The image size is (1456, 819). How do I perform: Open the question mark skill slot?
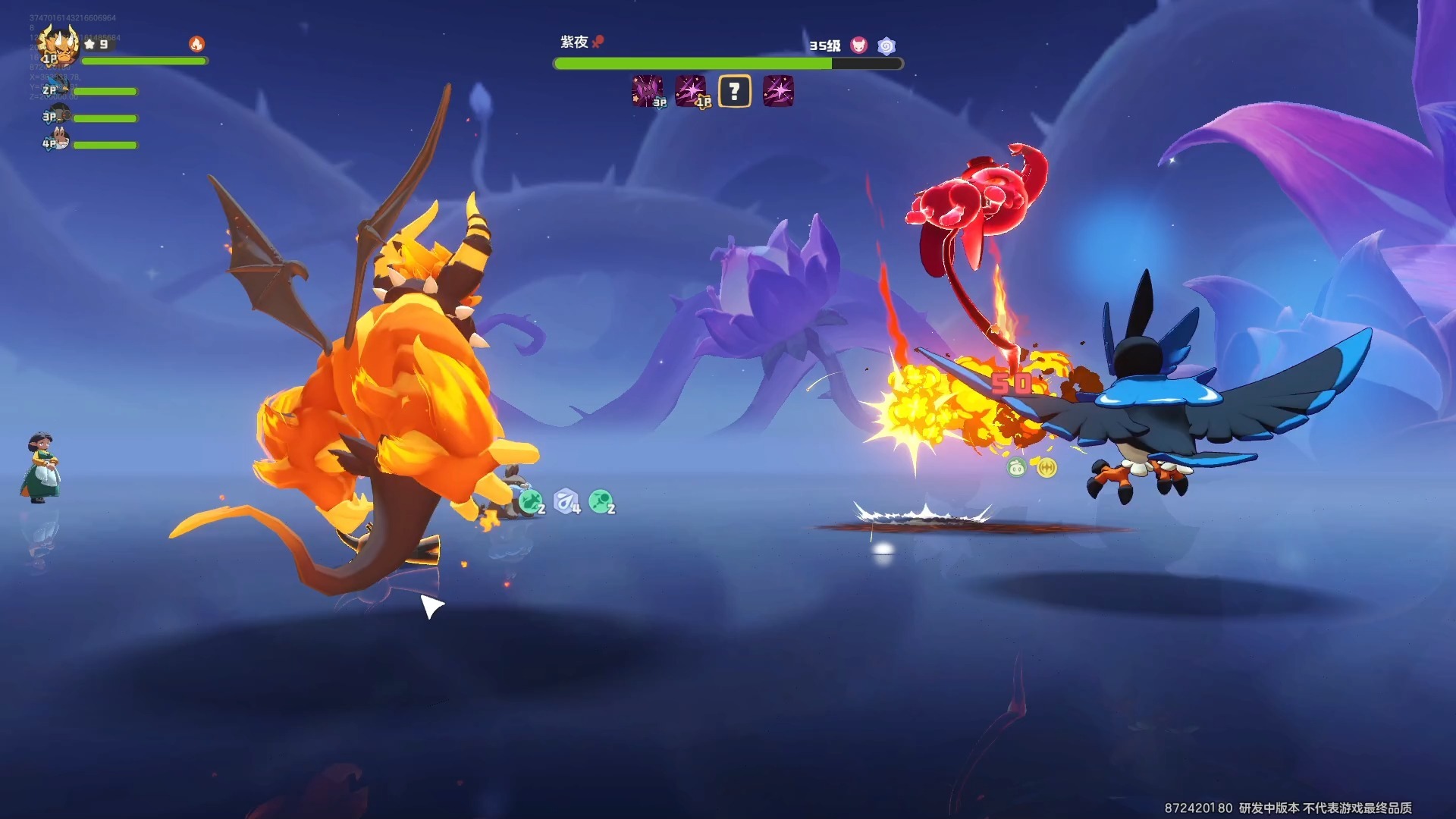734,92
